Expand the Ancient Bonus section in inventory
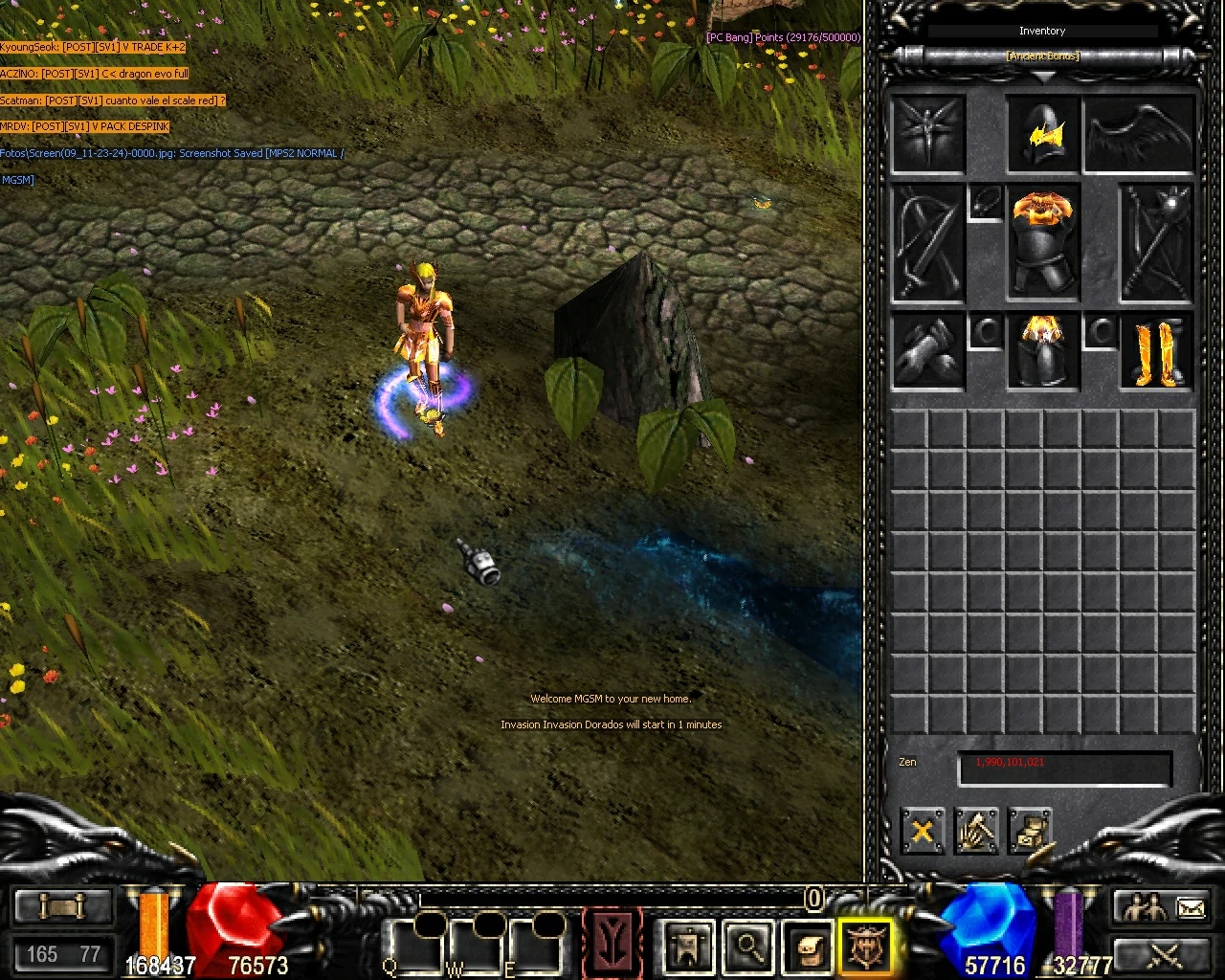The height and width of the screenshot is (980, 1225). [x=1041, y=56]
